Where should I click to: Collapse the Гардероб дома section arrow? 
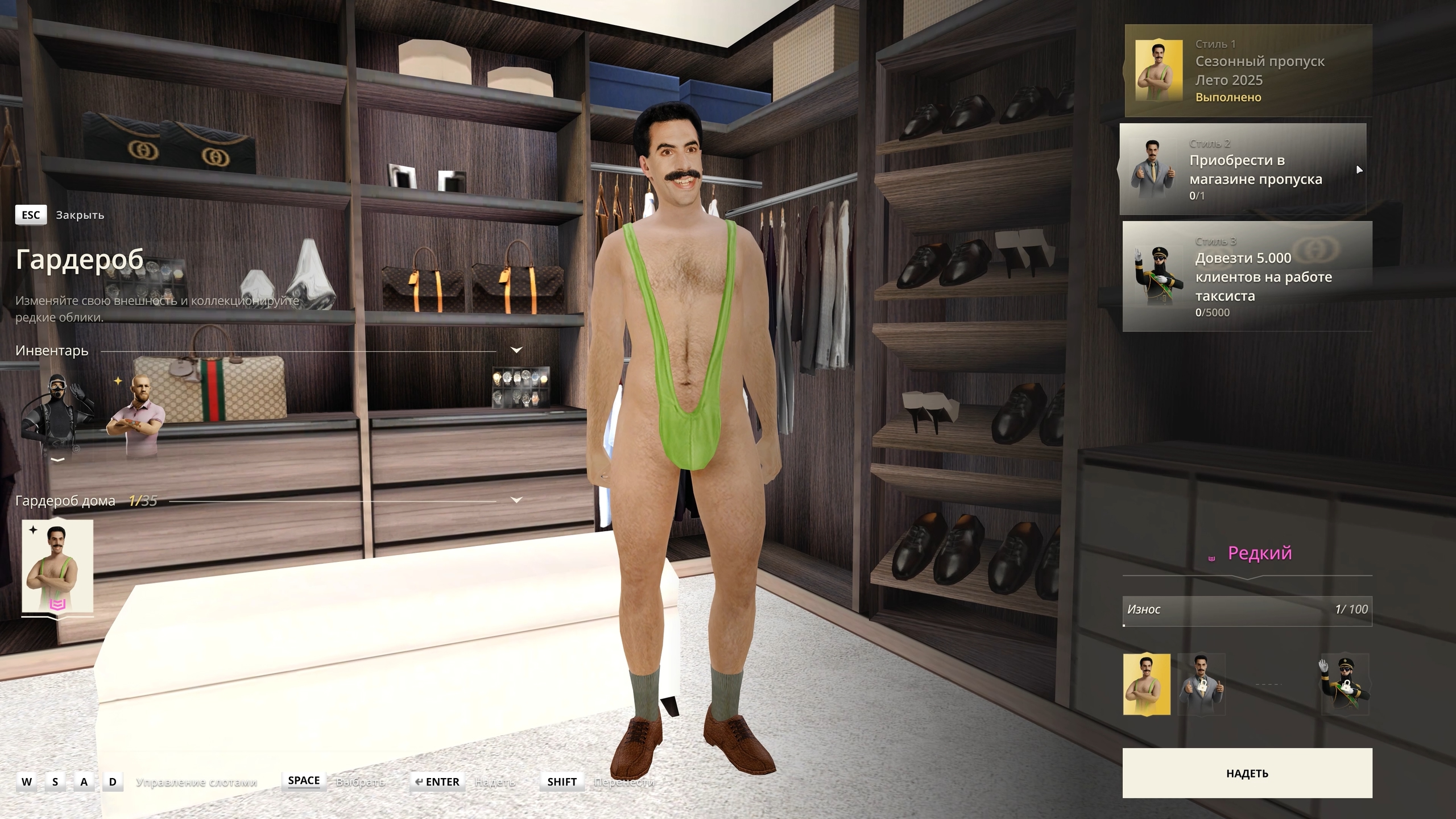pos(516,500)
